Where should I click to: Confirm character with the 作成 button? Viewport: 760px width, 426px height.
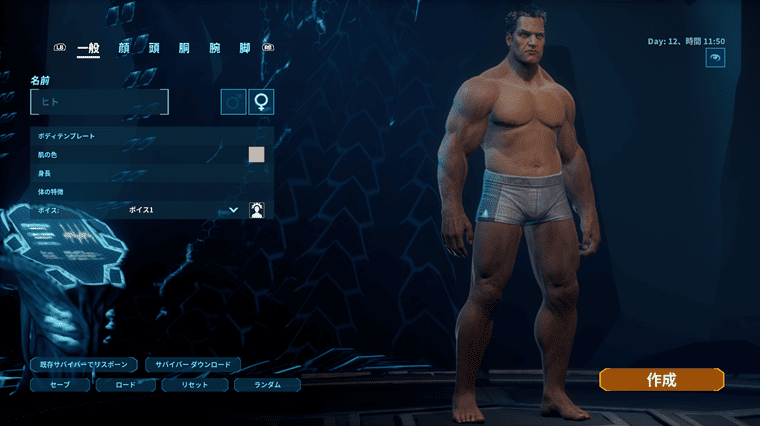661,380
